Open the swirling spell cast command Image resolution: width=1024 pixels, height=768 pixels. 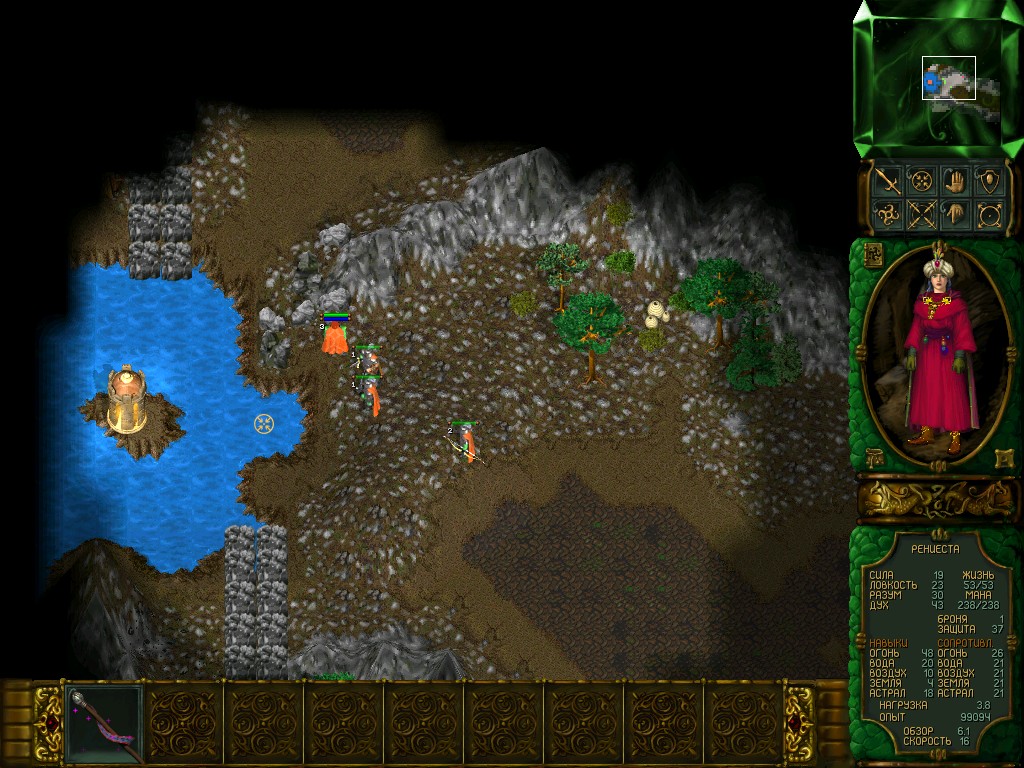click(886, 214)
